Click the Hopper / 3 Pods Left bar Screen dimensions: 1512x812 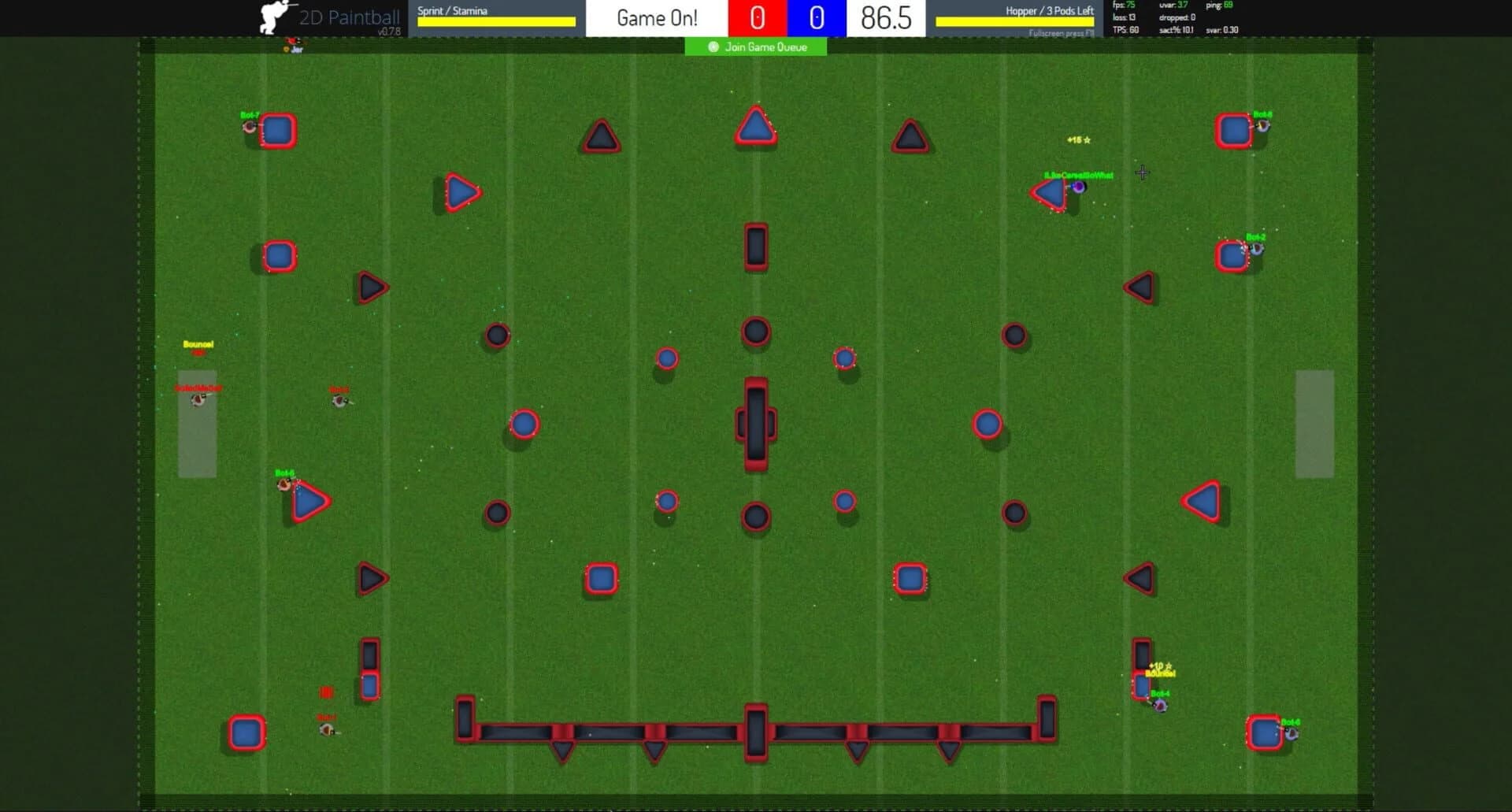pyautogui.click(x=1016, y=22)
